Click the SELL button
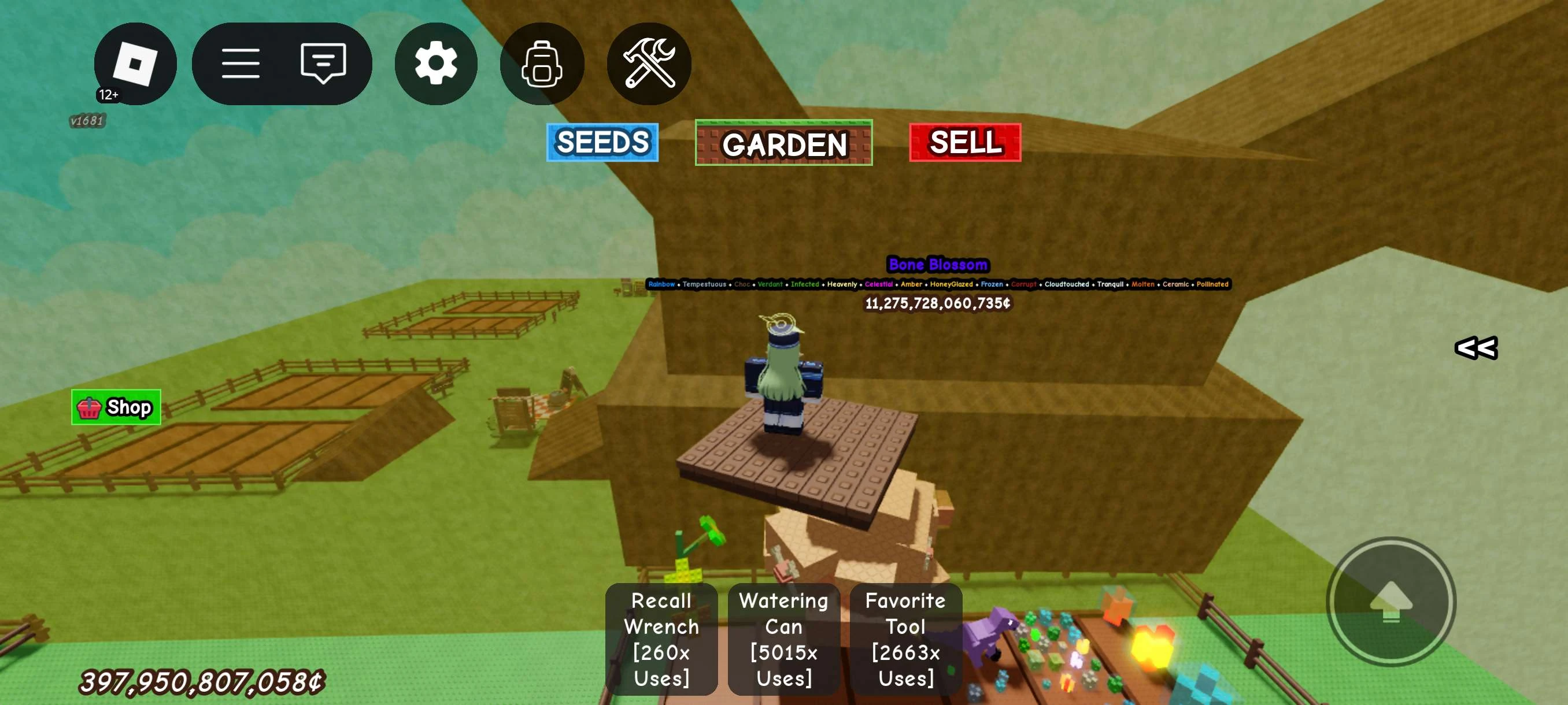Screen dimensions: 1568x705 point(964,143)
